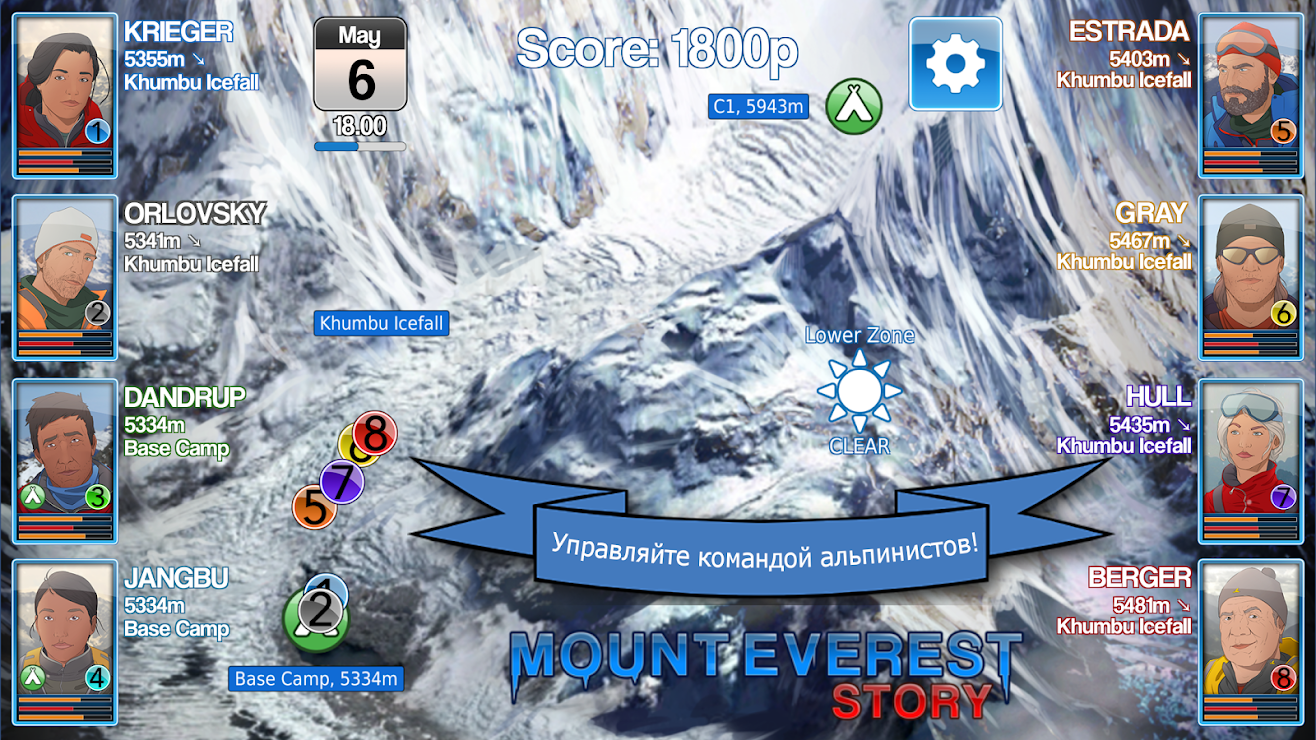Toggle Hull's portrait selection
This screenshot has height=740, width=1316.
(x=1251, y=455)
